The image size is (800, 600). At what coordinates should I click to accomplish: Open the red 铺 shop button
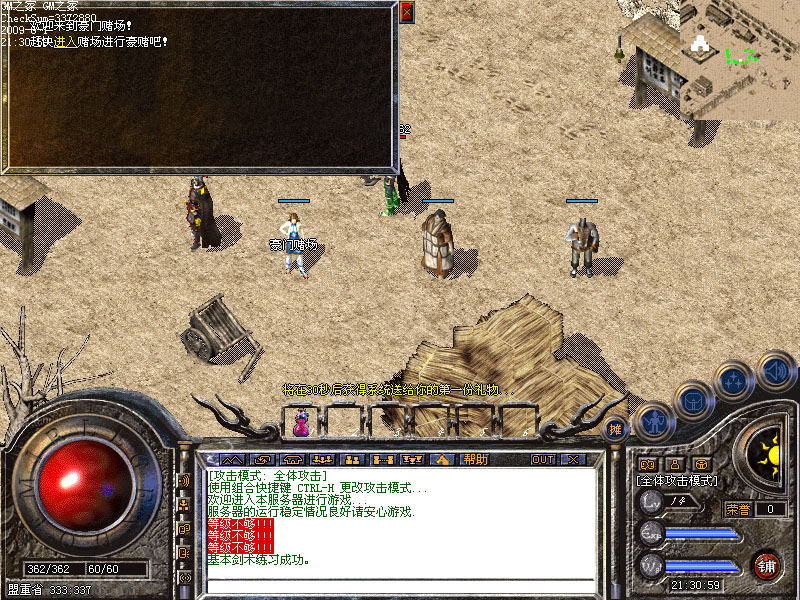(x=766, y=566)
